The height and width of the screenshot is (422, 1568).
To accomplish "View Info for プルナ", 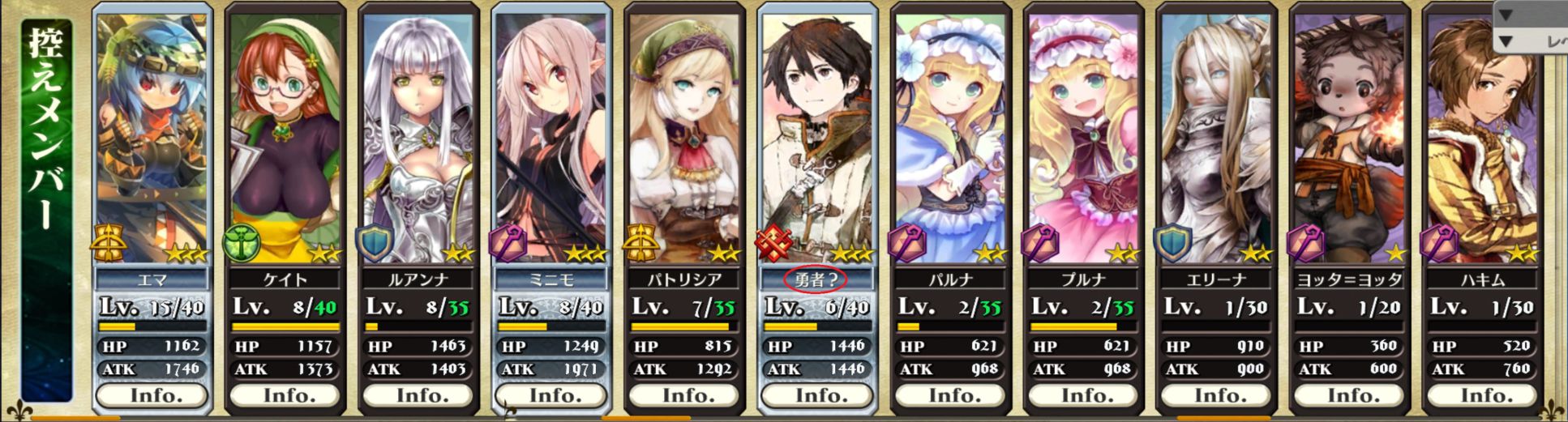I will [1083, 395].
